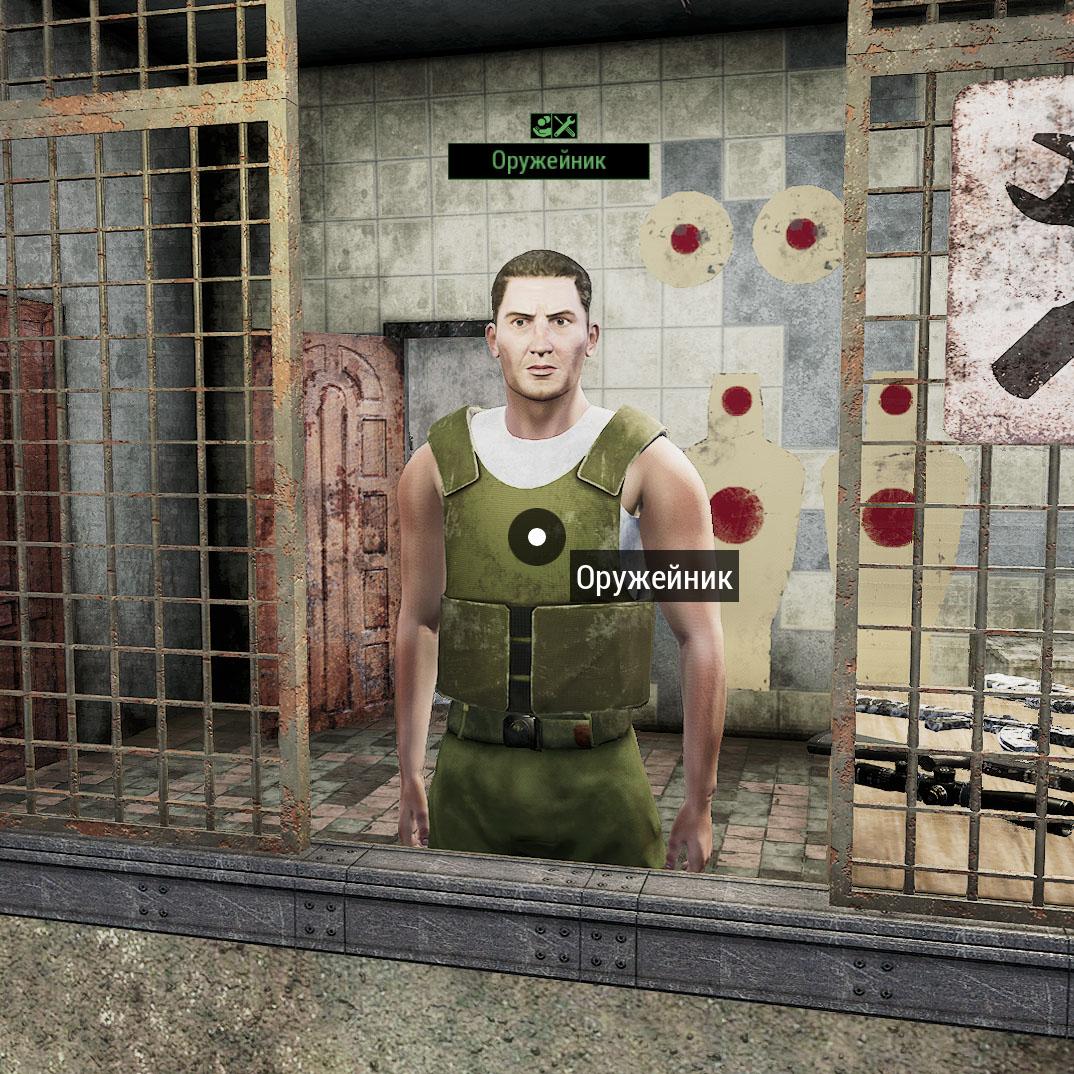Click the round interaction marker on the gunsmith

tap(537, 537)
